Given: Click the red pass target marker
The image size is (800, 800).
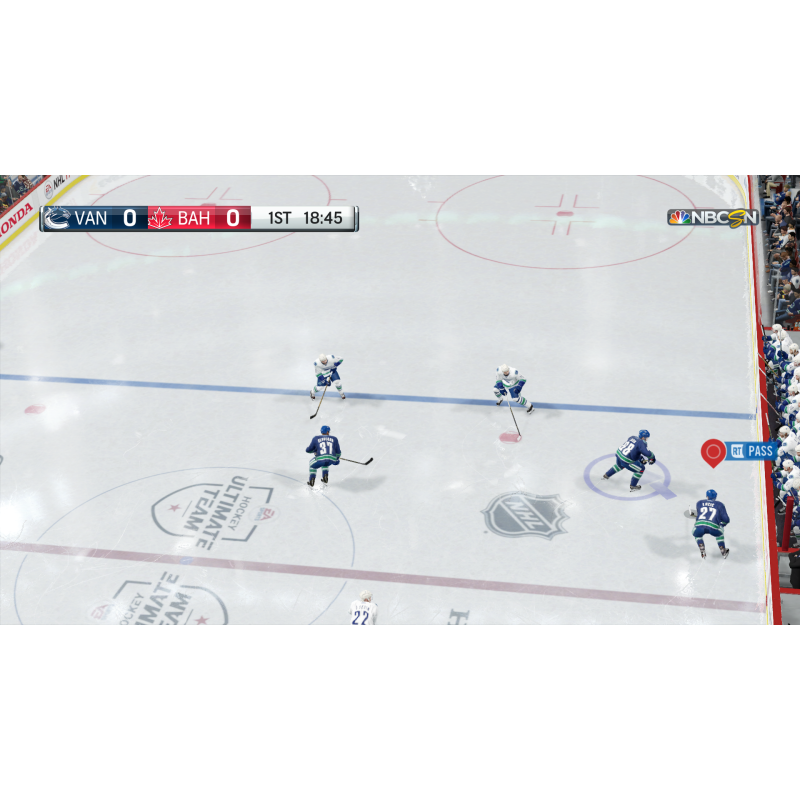Looking at the screenshot, I should [x=712, y=452].
